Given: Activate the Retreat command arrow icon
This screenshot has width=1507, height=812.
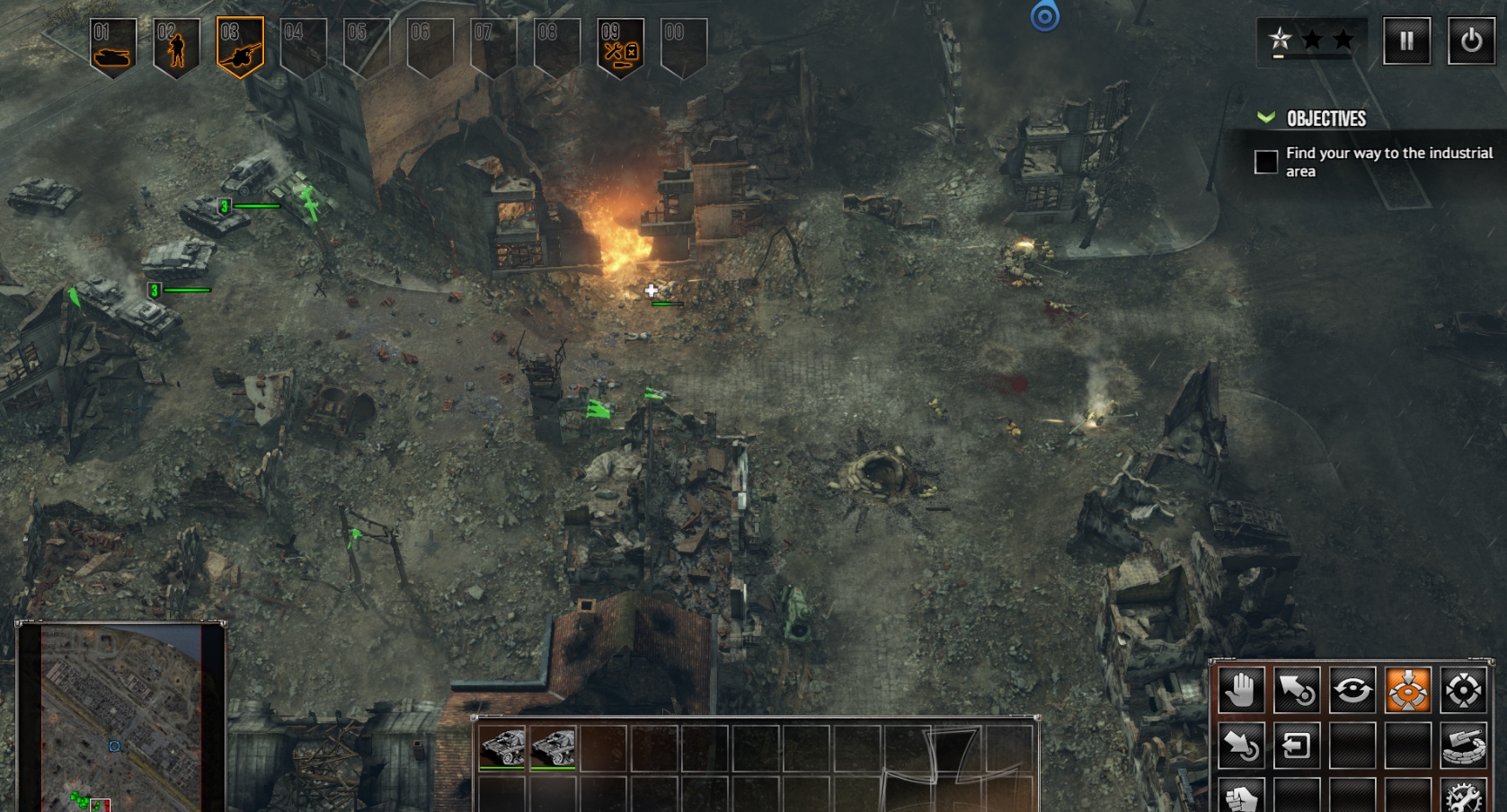Looking at the screenshot, I should tap(1241, 746).
